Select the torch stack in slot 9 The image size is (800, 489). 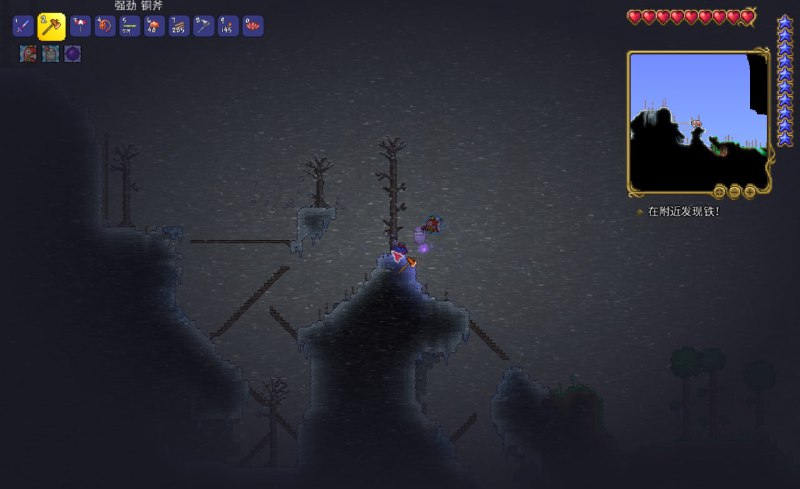229,26
